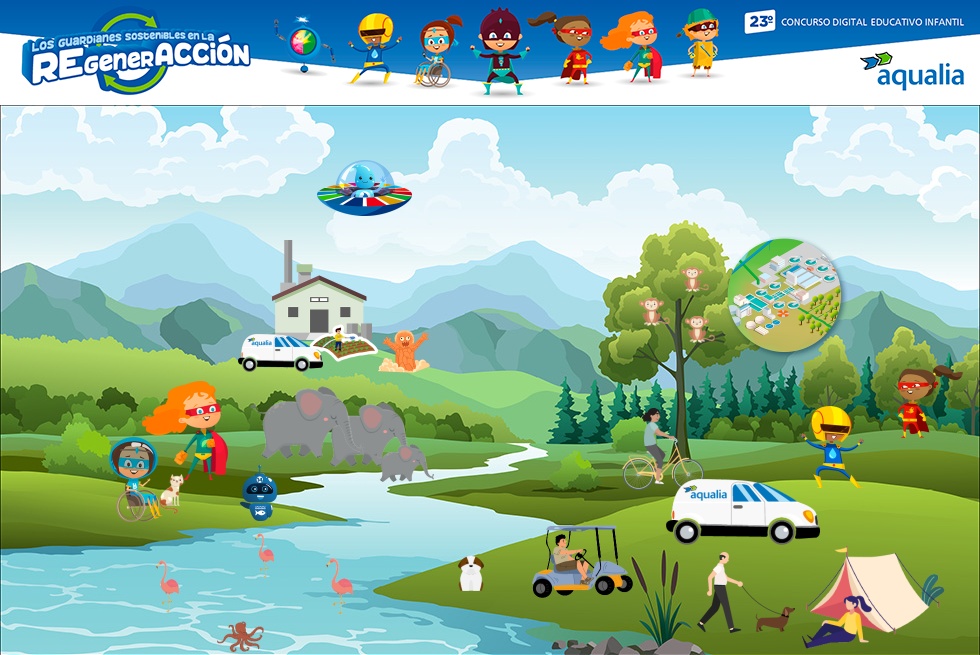Click the REgenerACCIÓN game logo
The height and width of the screenshot is (655, 980).
point(136,52)
